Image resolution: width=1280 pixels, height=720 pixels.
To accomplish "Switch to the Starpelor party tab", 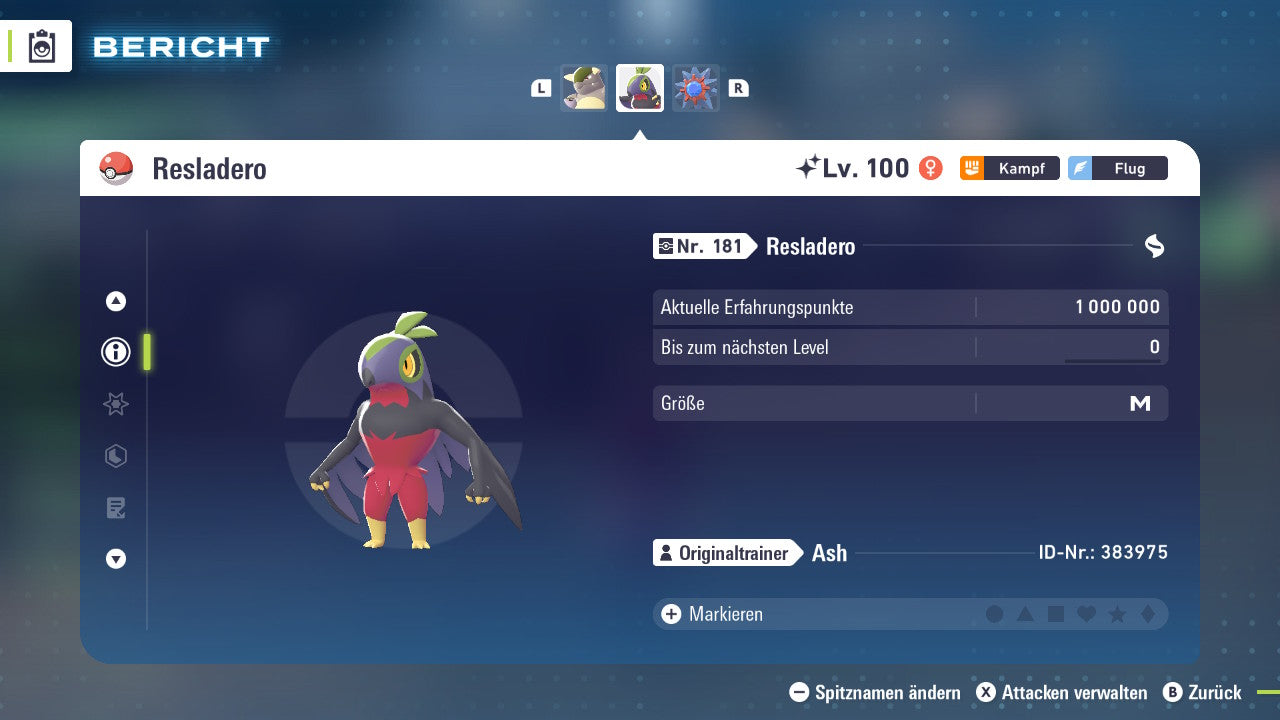I will 585,88.
